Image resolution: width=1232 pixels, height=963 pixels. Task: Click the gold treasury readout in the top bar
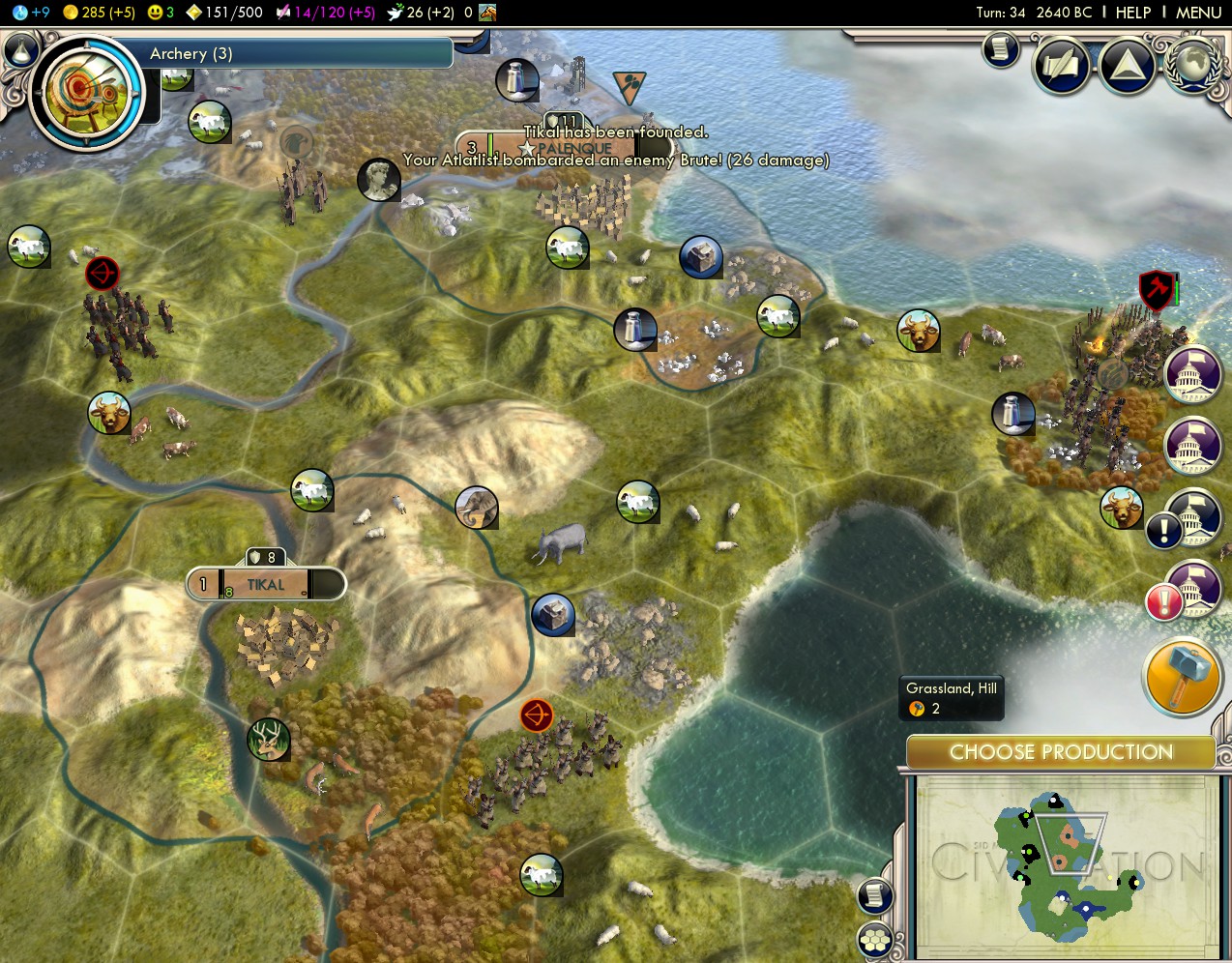click(x=99, y=13)
